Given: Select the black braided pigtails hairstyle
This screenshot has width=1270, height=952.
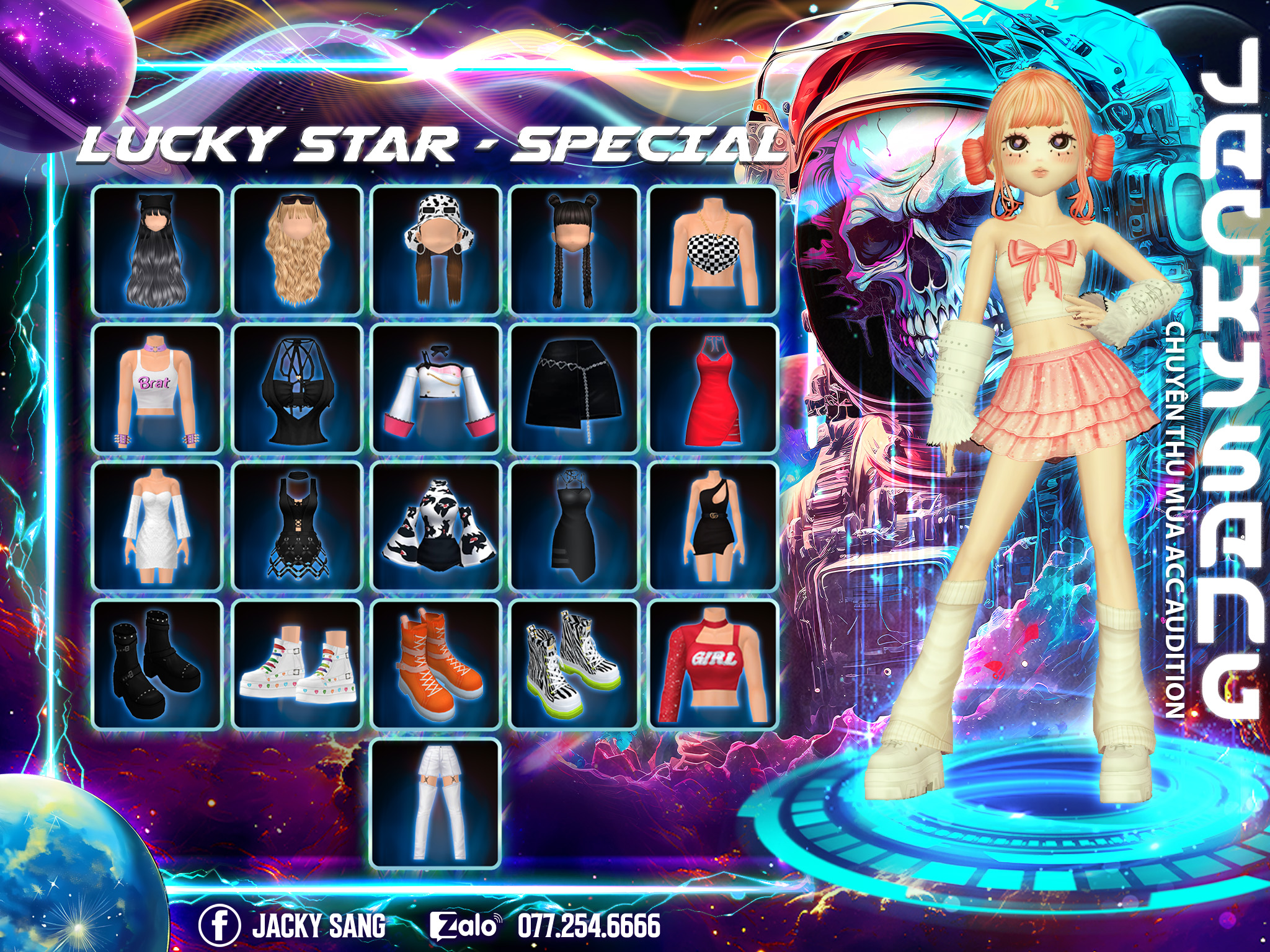Looking at the screenshot, I should [x=574, y=250].
